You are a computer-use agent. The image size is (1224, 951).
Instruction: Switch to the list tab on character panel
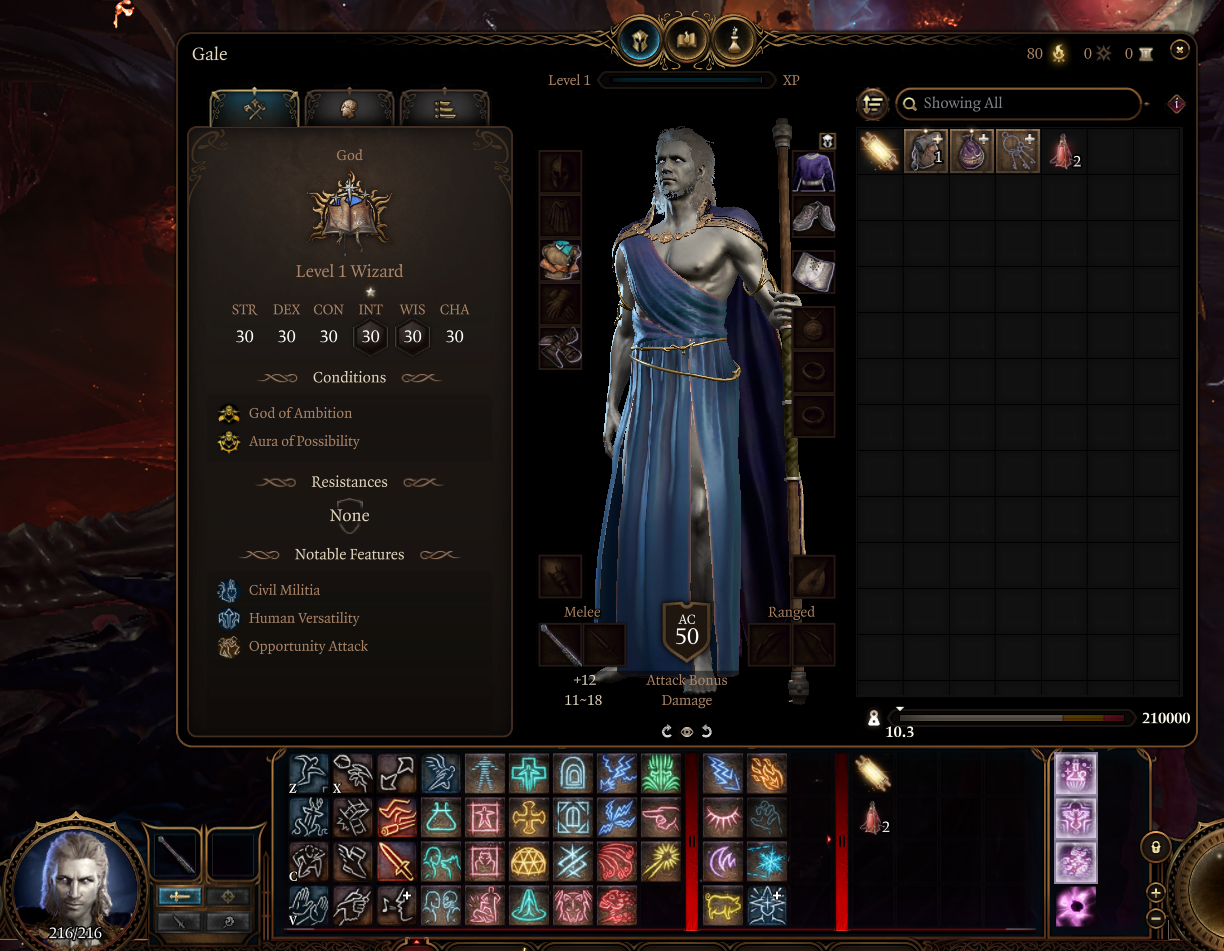click(445, 108)
